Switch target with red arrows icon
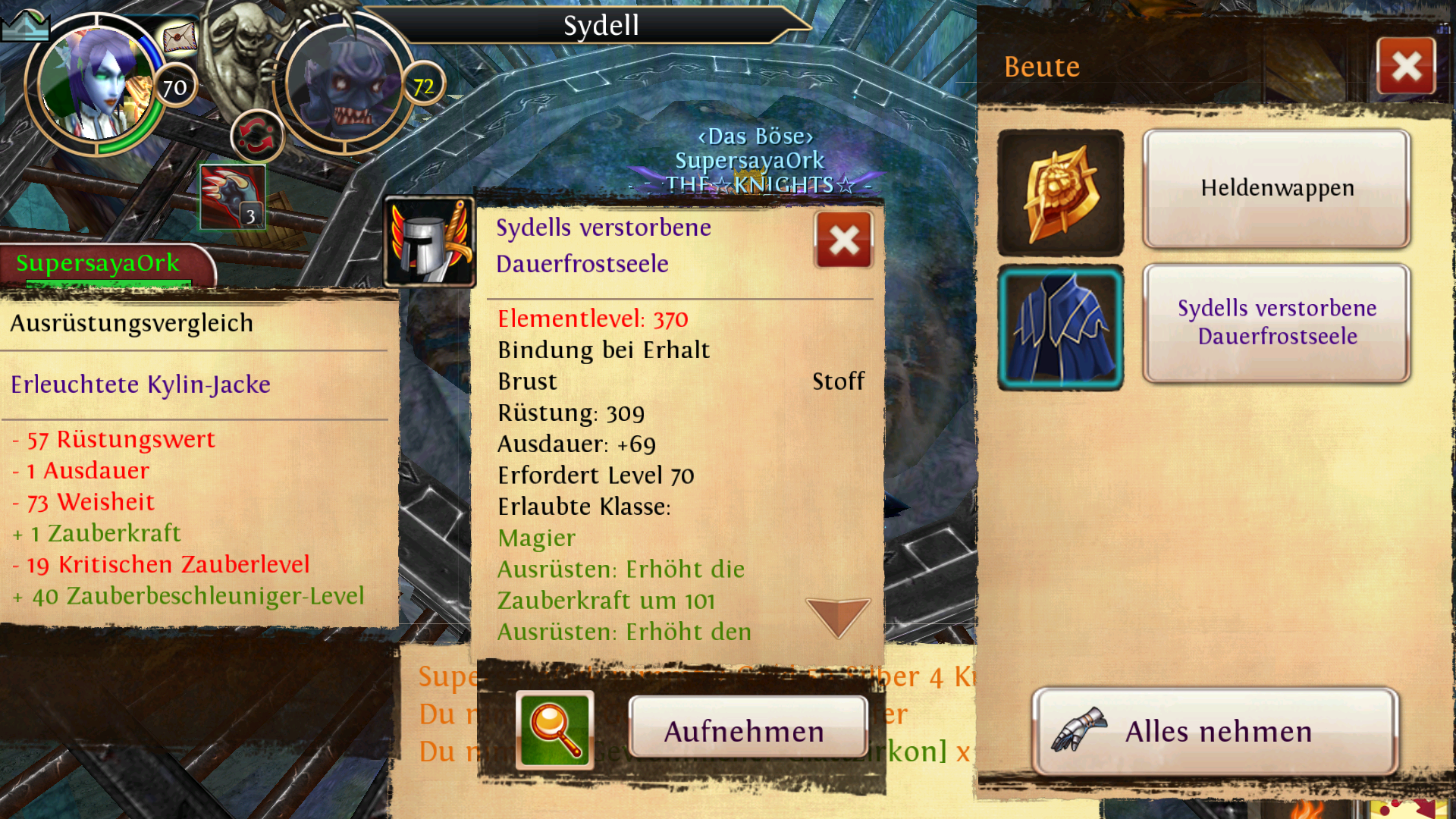Screen dimensions: 1456x819 coord(257,137)
